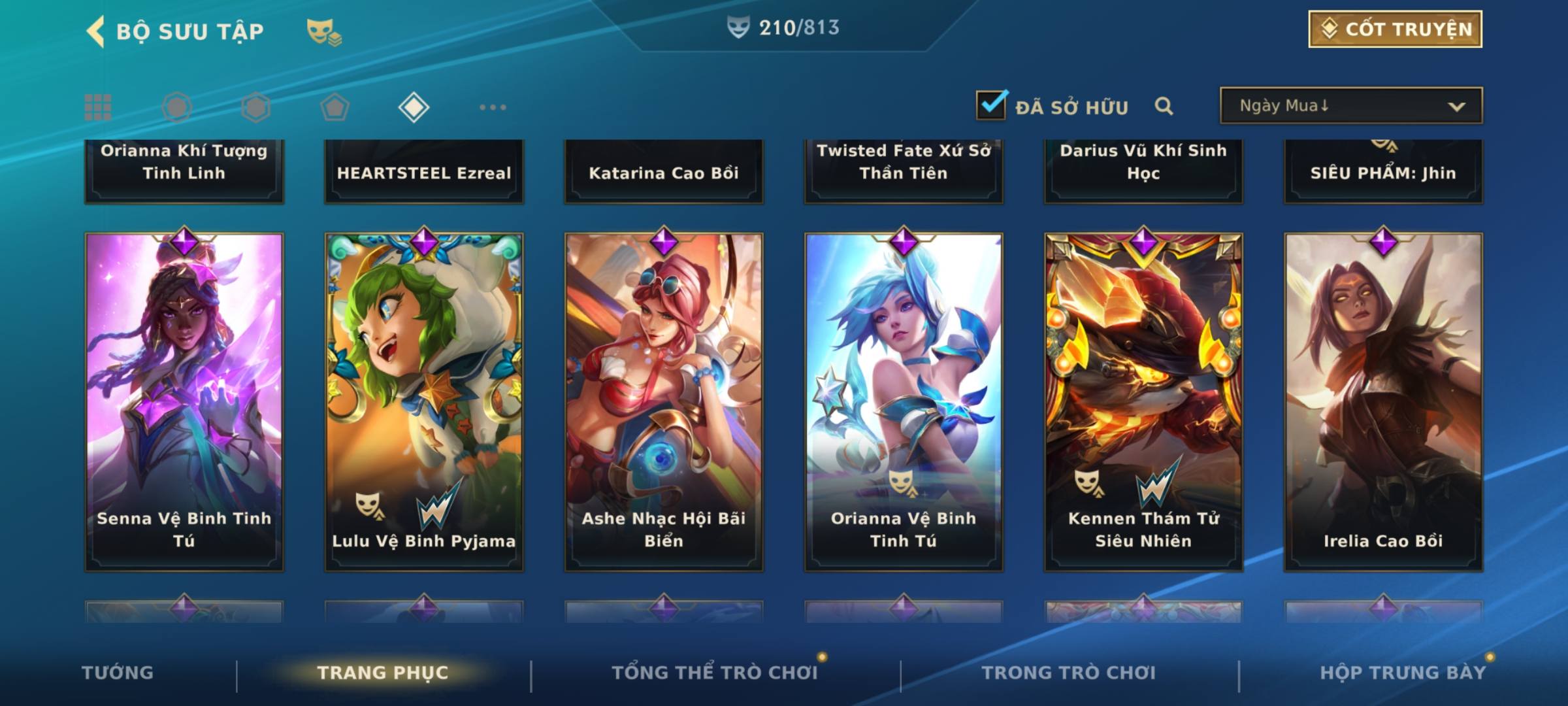Viewport: 1568px width, 706px height.
Task: Toggle the Đã Sở Hữu checkbox
Action: pyautogui.click(x=991, y=105)
